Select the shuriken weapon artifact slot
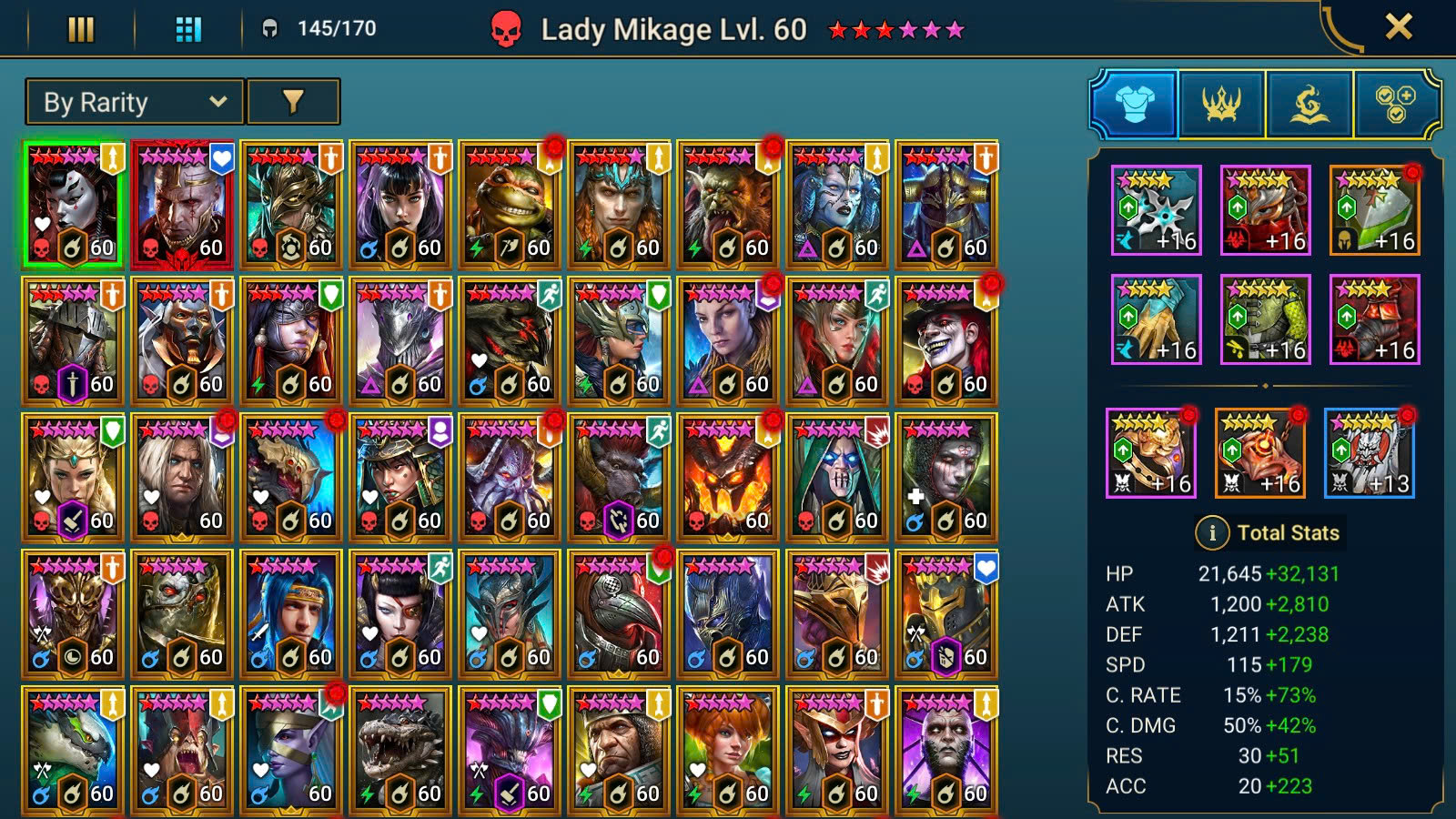Image resolution: width=1456 pixels, height=819 pixels. tap(1157, 210)
